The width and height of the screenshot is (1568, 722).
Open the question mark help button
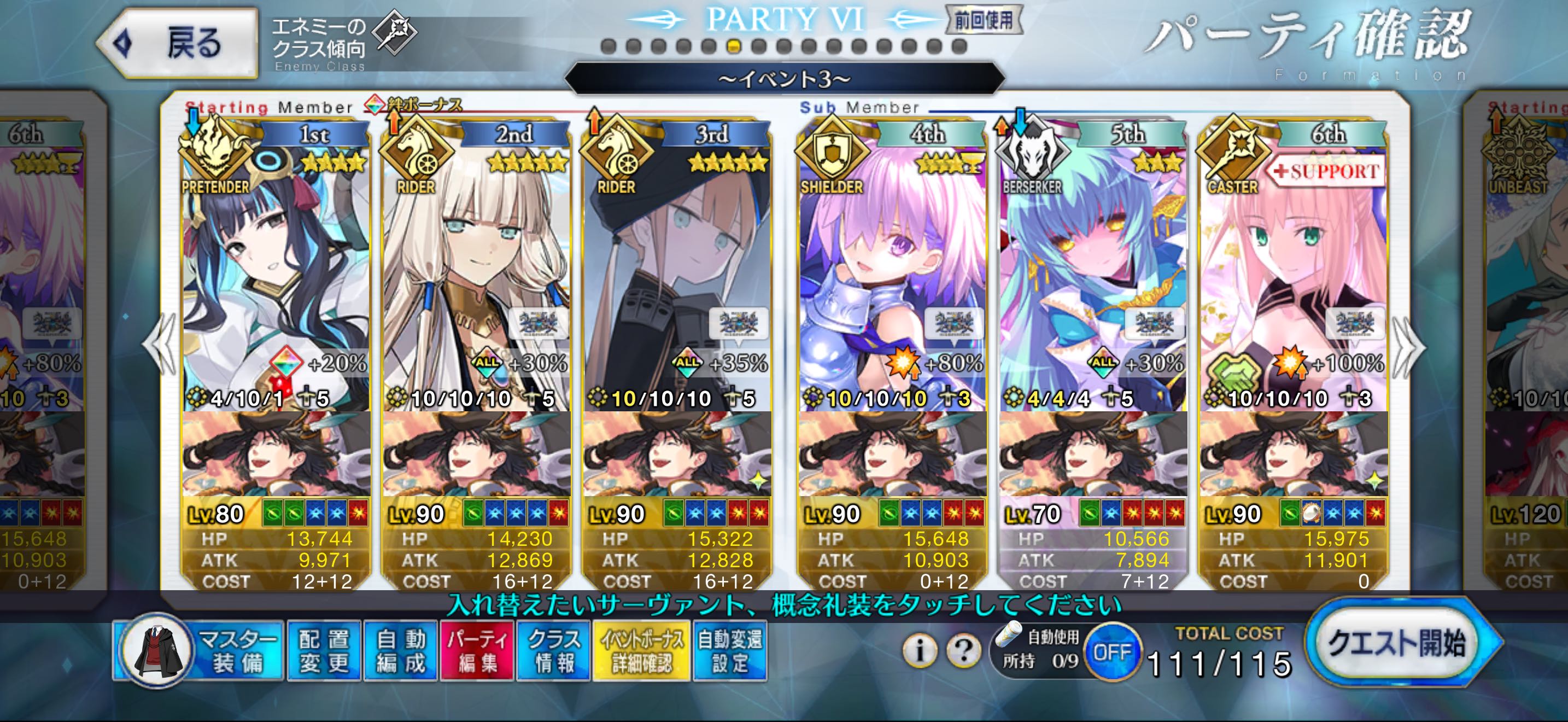(x=963, y=651)
